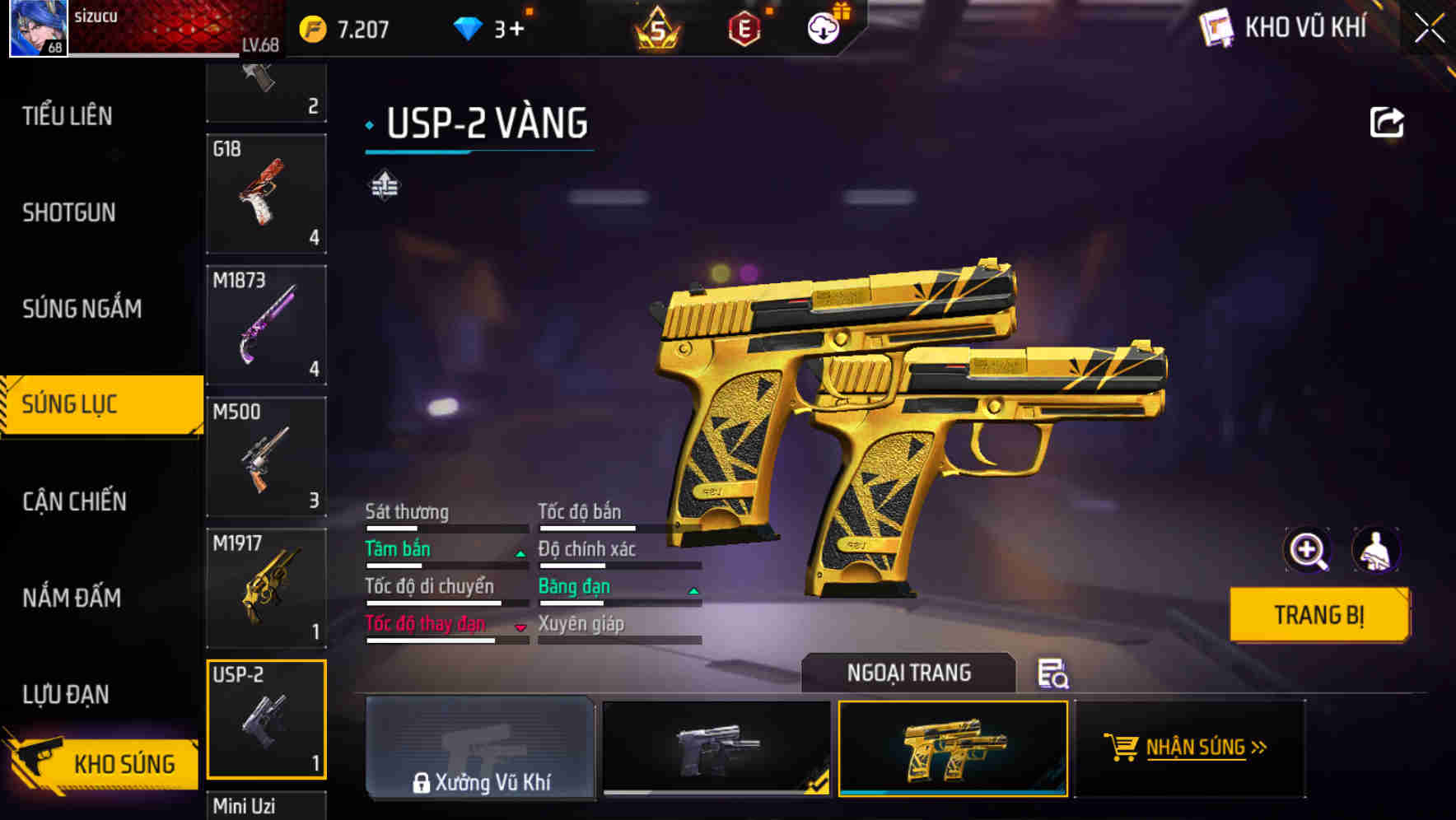Open the attribute badge below the weapon name
Screen dimensions: 1456x820
384,185
